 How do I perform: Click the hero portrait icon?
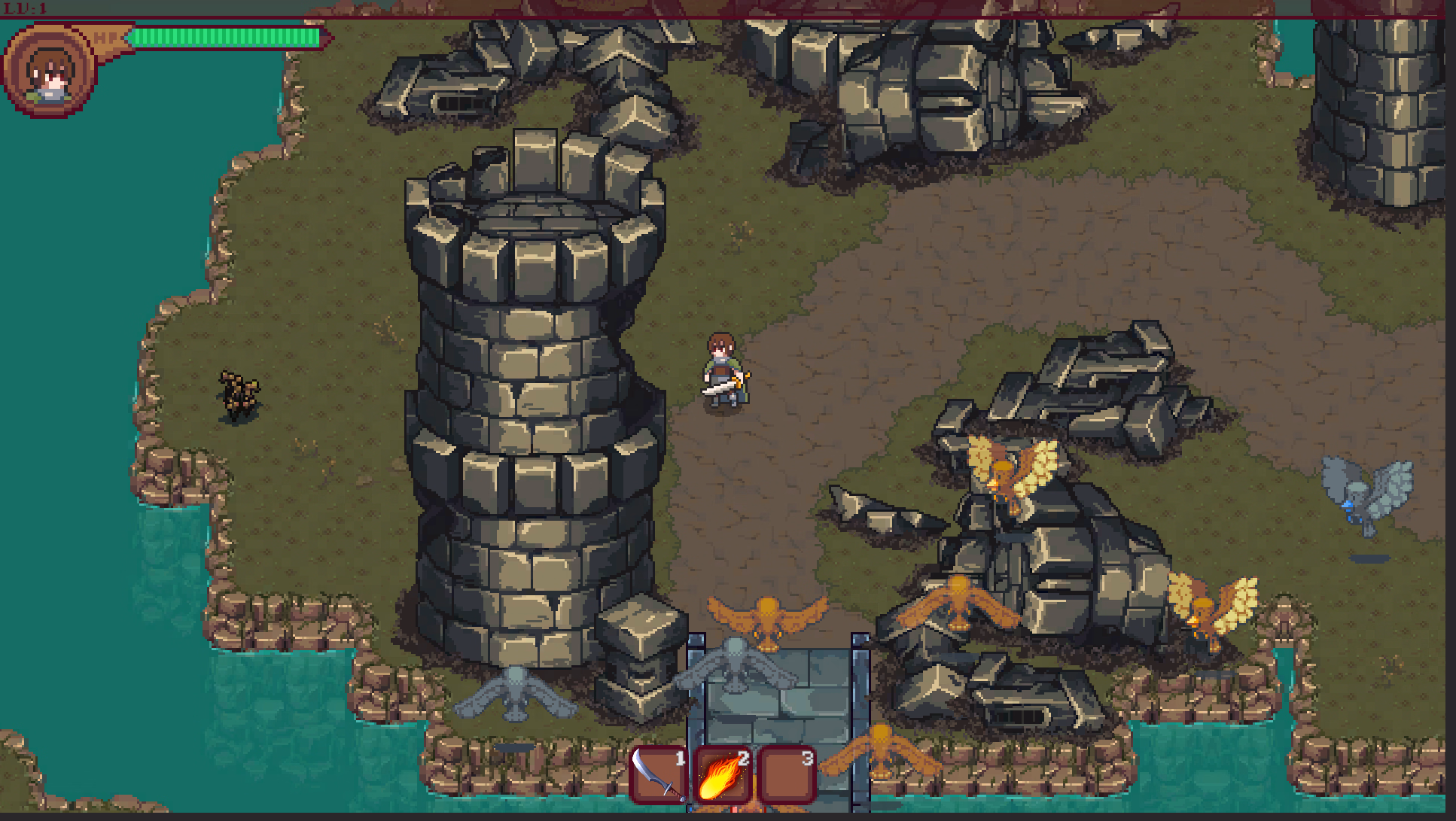pyautogui.click(x=50, y=71)
